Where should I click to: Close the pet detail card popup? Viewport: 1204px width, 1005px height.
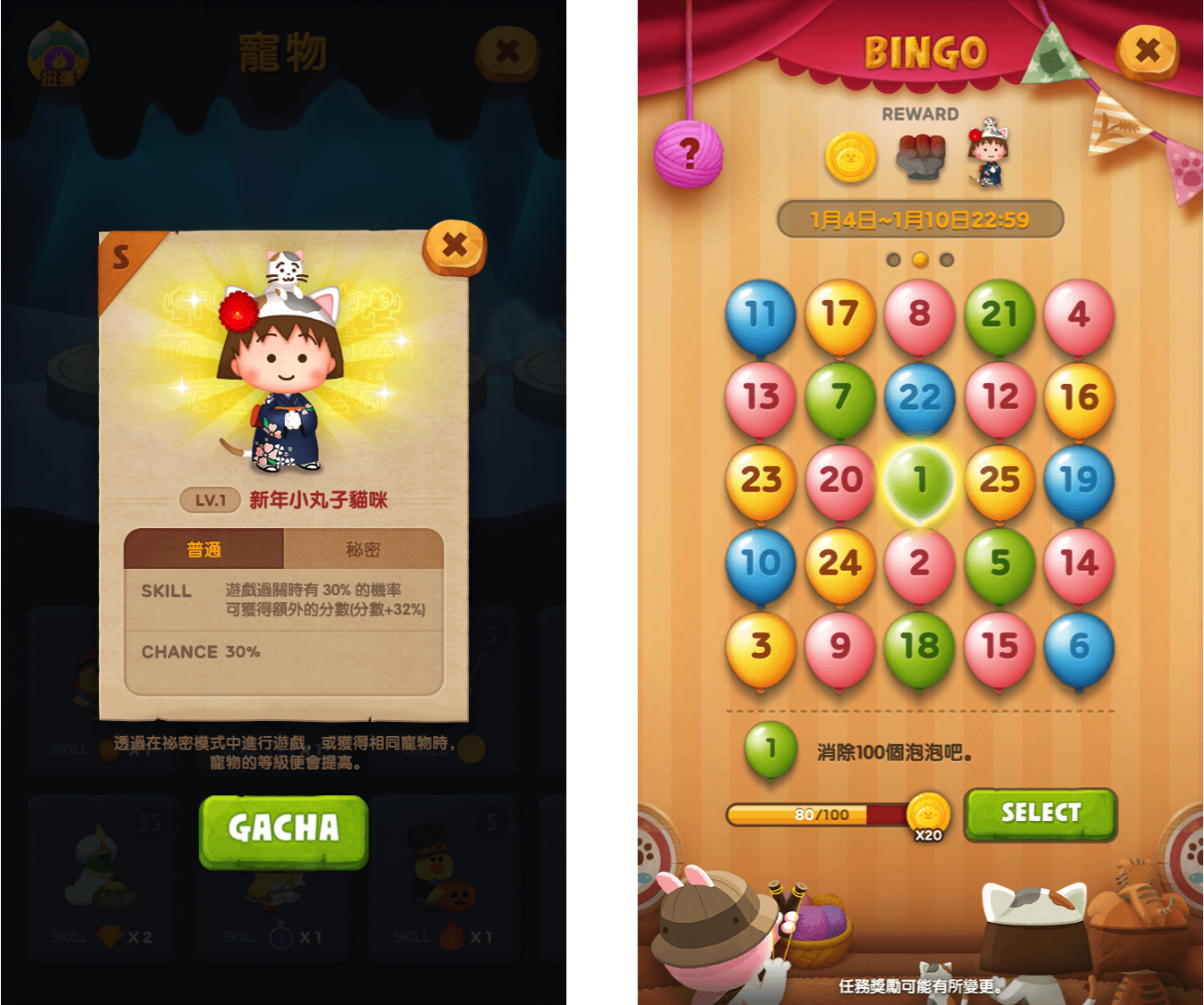tap(455, 246)
